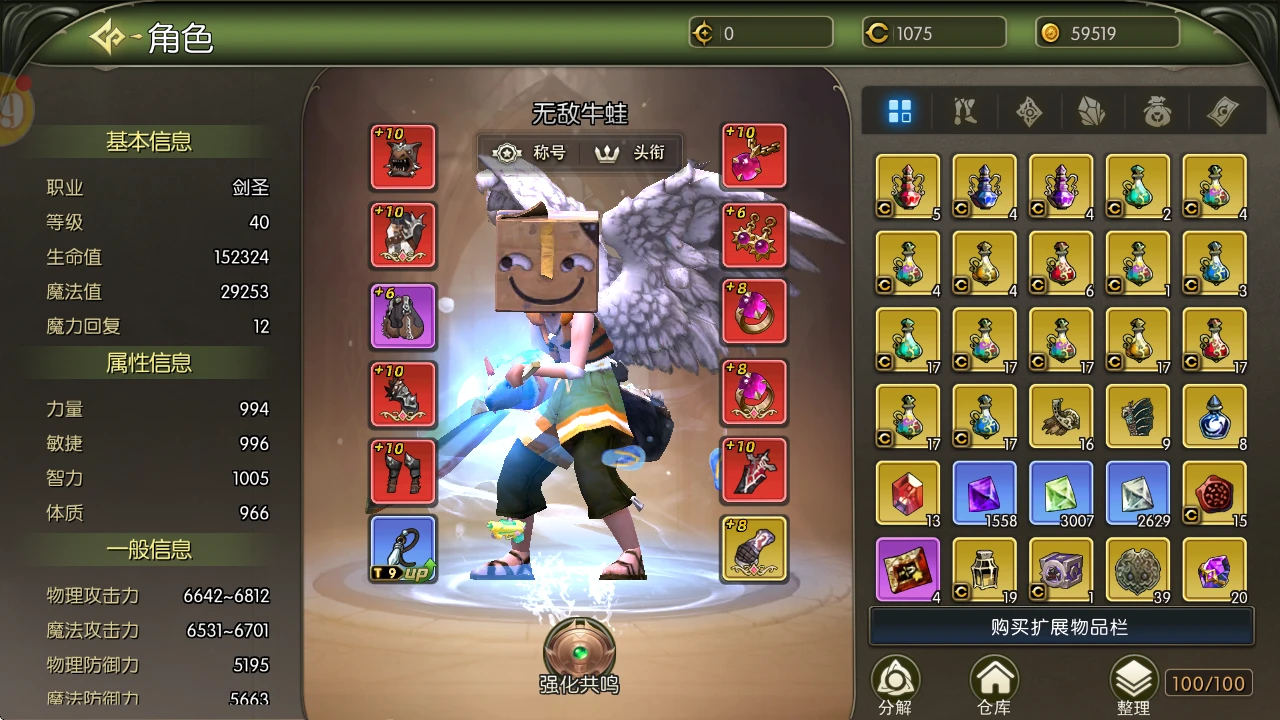Screen dimensions: 1280x720
Task: Select the blue T9 fishing hook slot
Action: (403, 549)
